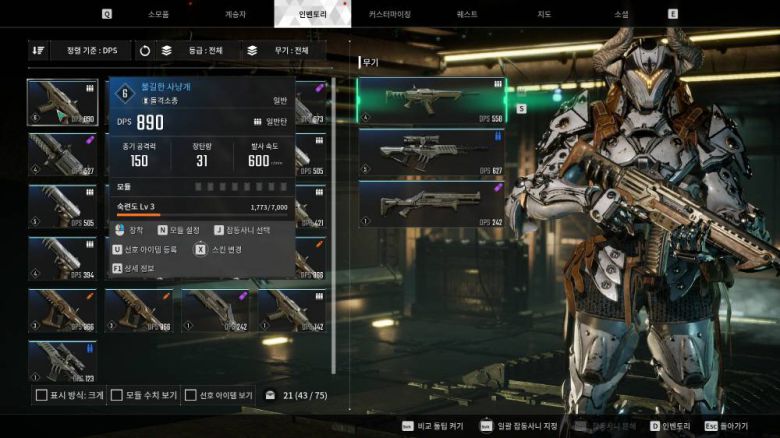Toggle the 표시 방식: 크게 checkbox
Screen dimensions: 780x438
(42, 395)
